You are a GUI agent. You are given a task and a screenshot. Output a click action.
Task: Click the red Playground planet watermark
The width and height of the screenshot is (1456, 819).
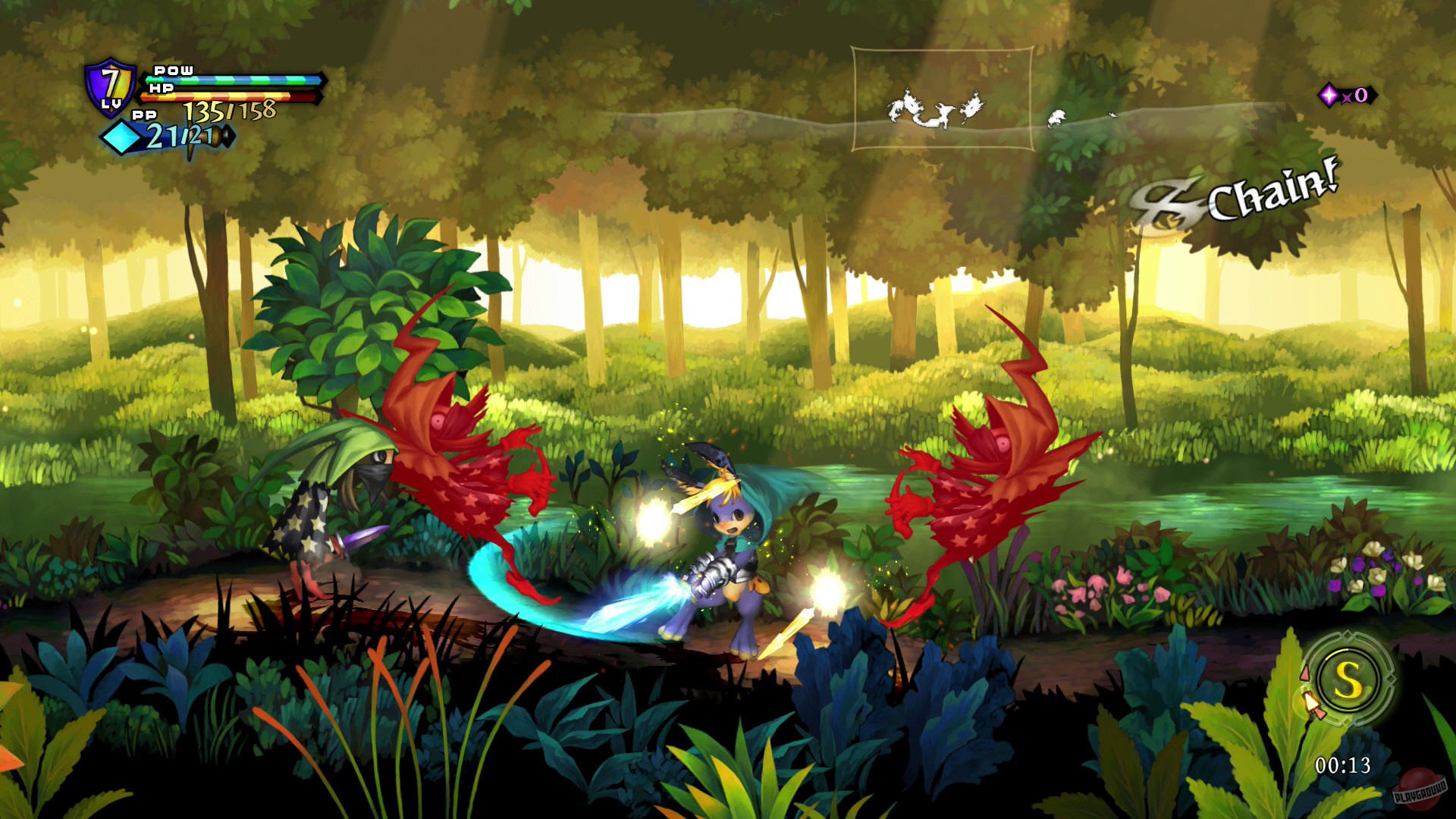[1420, 790]
